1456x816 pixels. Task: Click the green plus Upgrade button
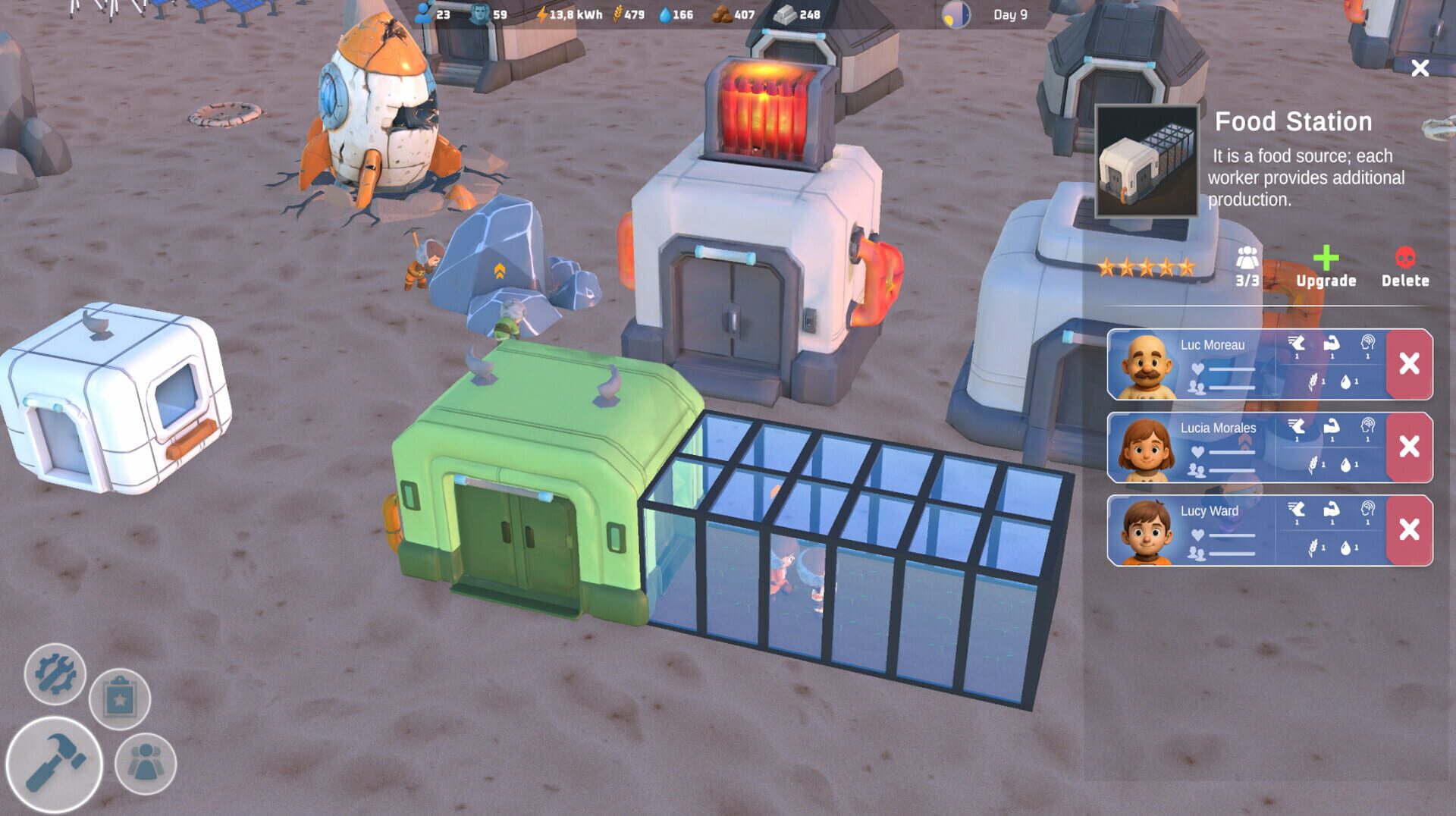click(1326, 262)
